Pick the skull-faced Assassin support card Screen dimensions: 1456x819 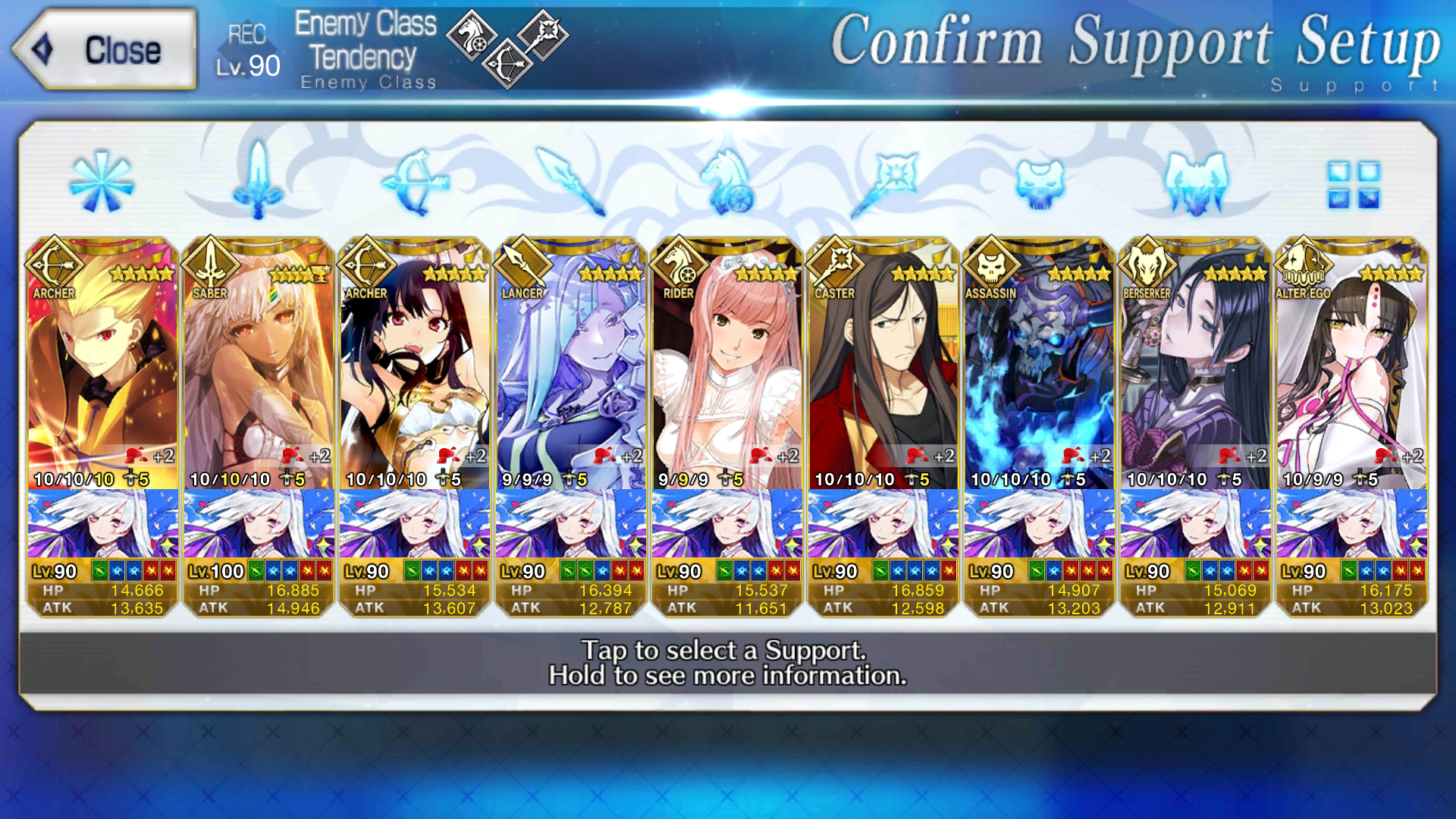1040,425
